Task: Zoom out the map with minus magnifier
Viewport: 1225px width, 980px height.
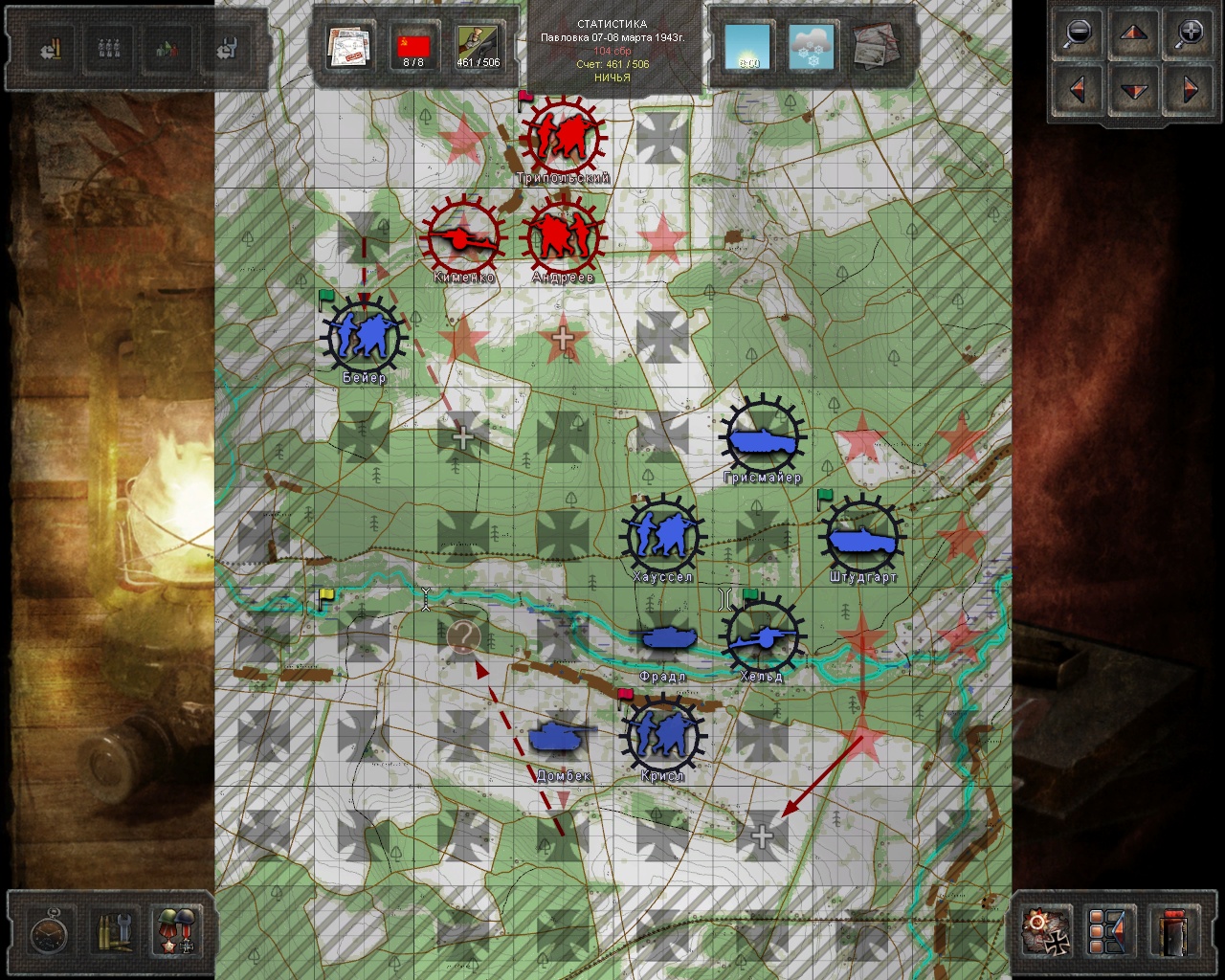Action: (1079, 33)
